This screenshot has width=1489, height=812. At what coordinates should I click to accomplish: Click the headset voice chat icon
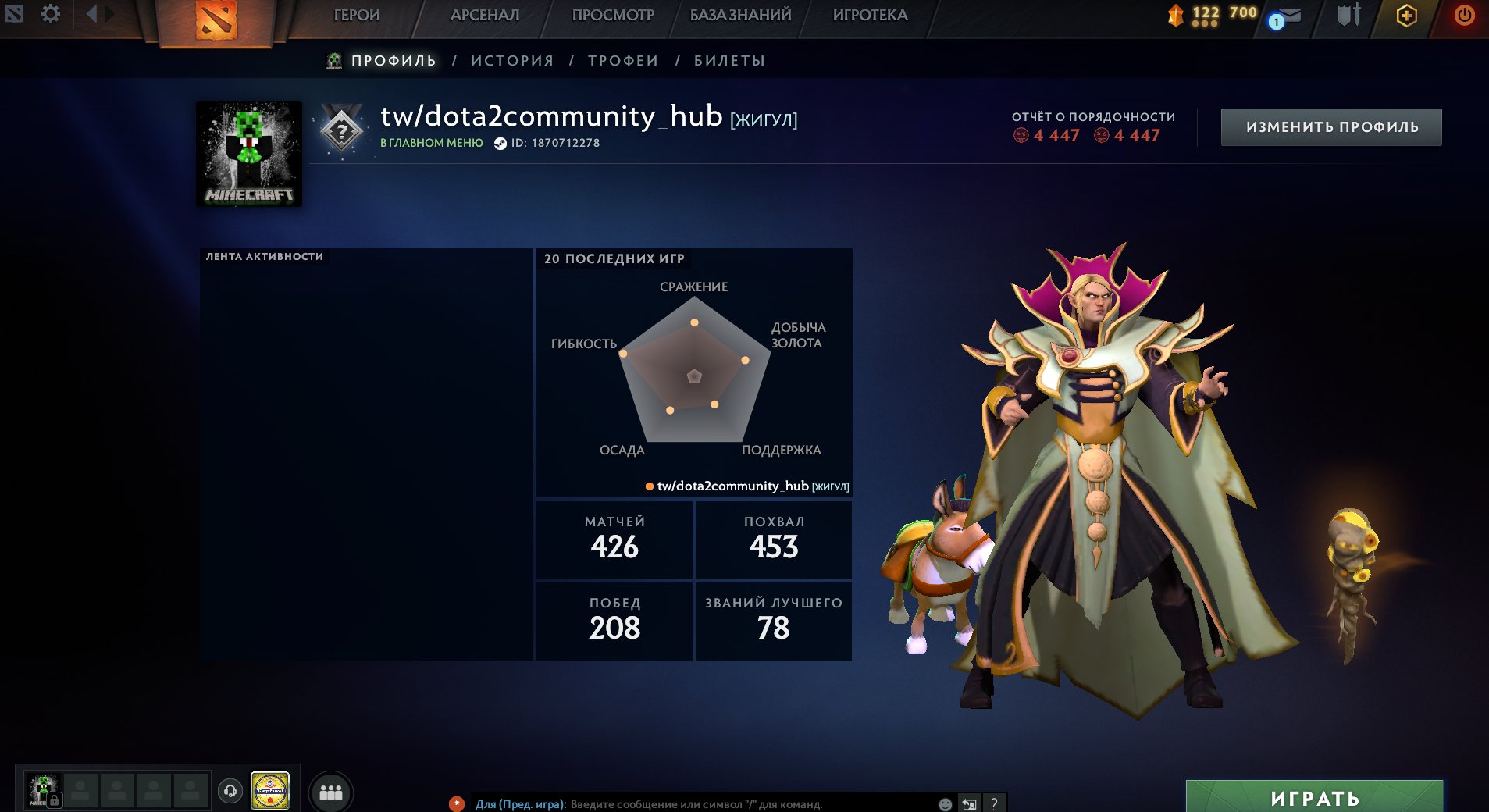coord(230,790)
